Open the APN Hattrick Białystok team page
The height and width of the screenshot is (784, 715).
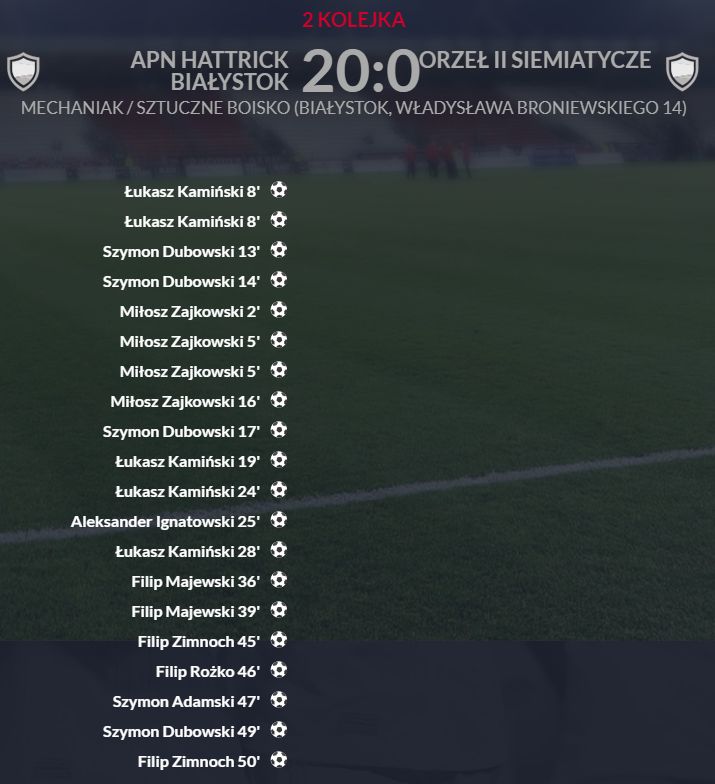click(209, 70)
